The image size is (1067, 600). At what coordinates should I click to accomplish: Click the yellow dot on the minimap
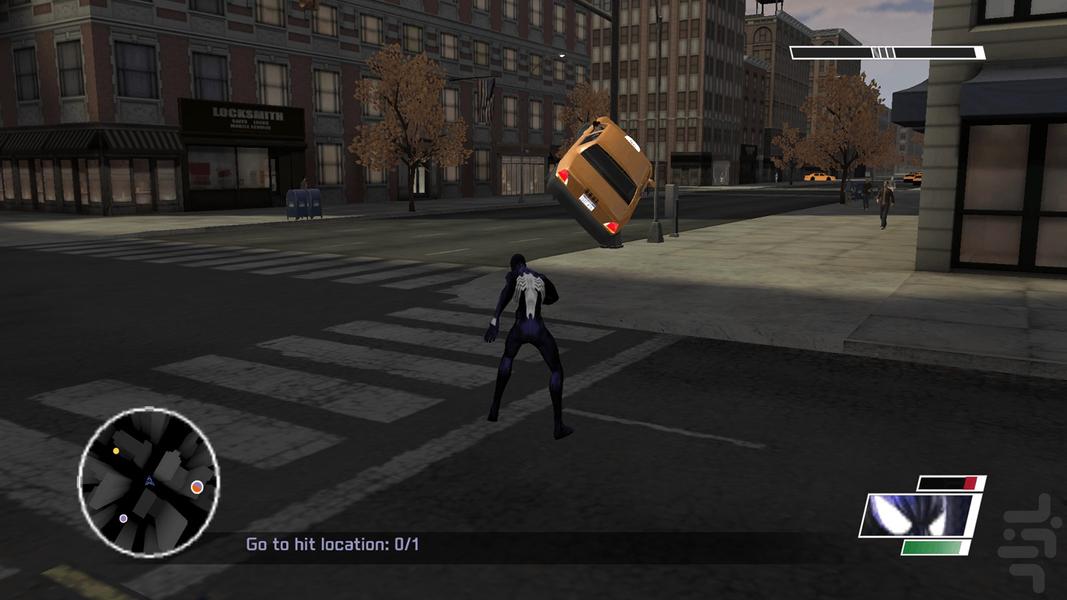[x=116, y=451]
